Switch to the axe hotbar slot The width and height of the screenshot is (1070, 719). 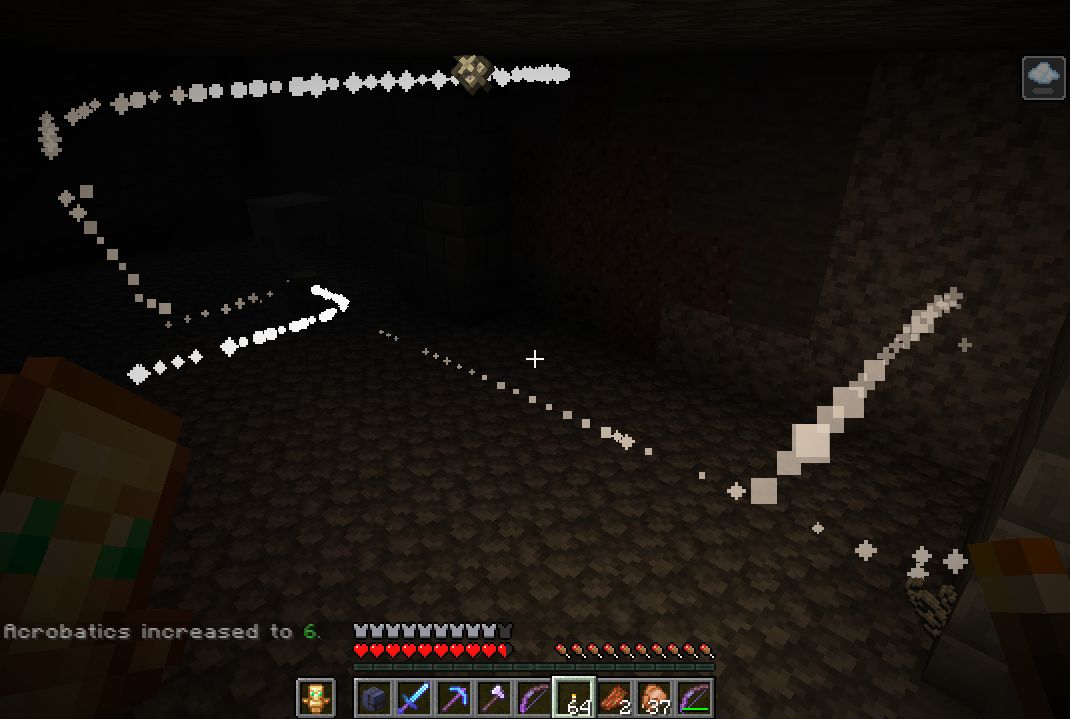coord(494,697)
